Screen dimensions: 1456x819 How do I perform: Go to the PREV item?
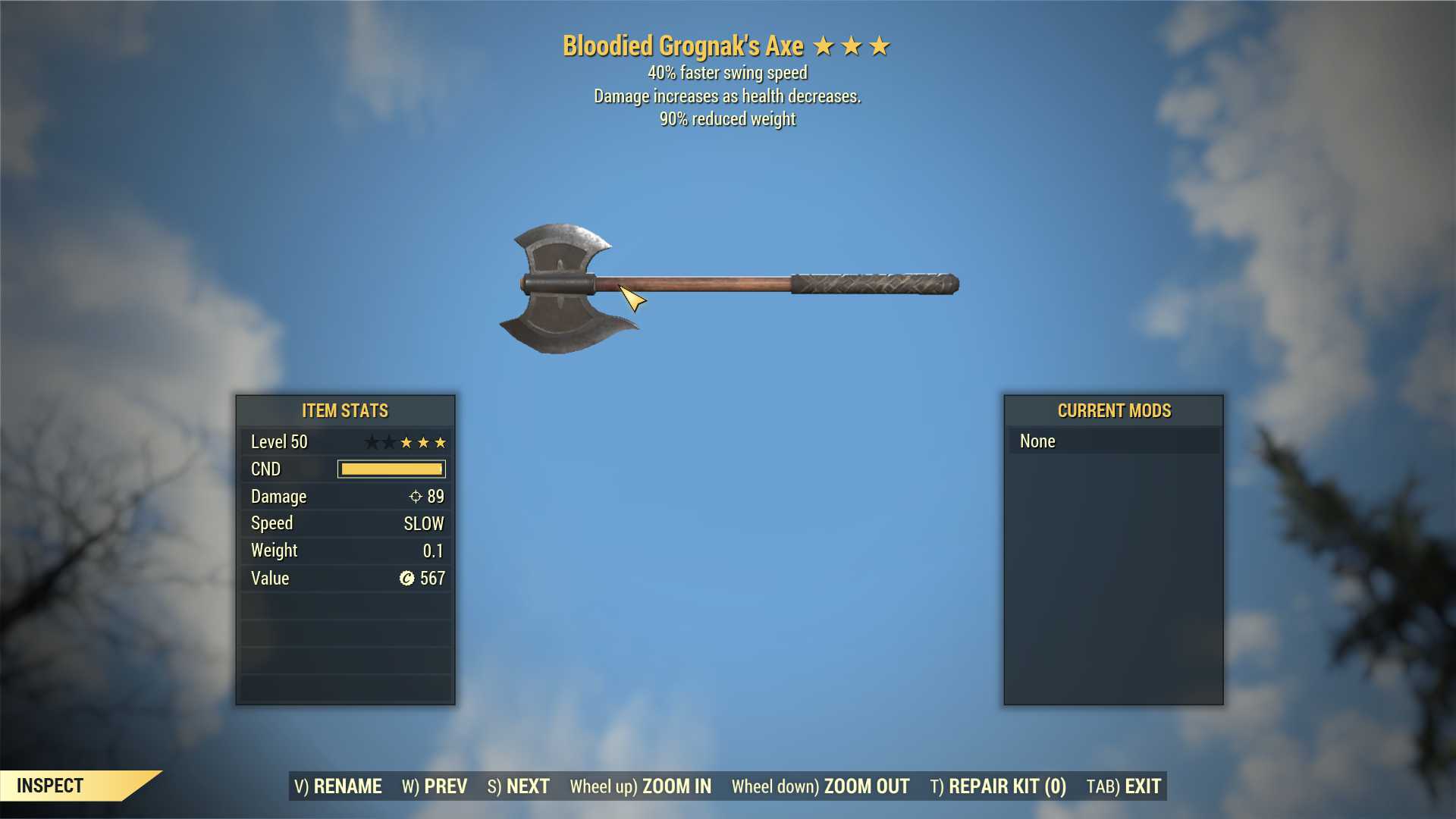click(435, 786)
